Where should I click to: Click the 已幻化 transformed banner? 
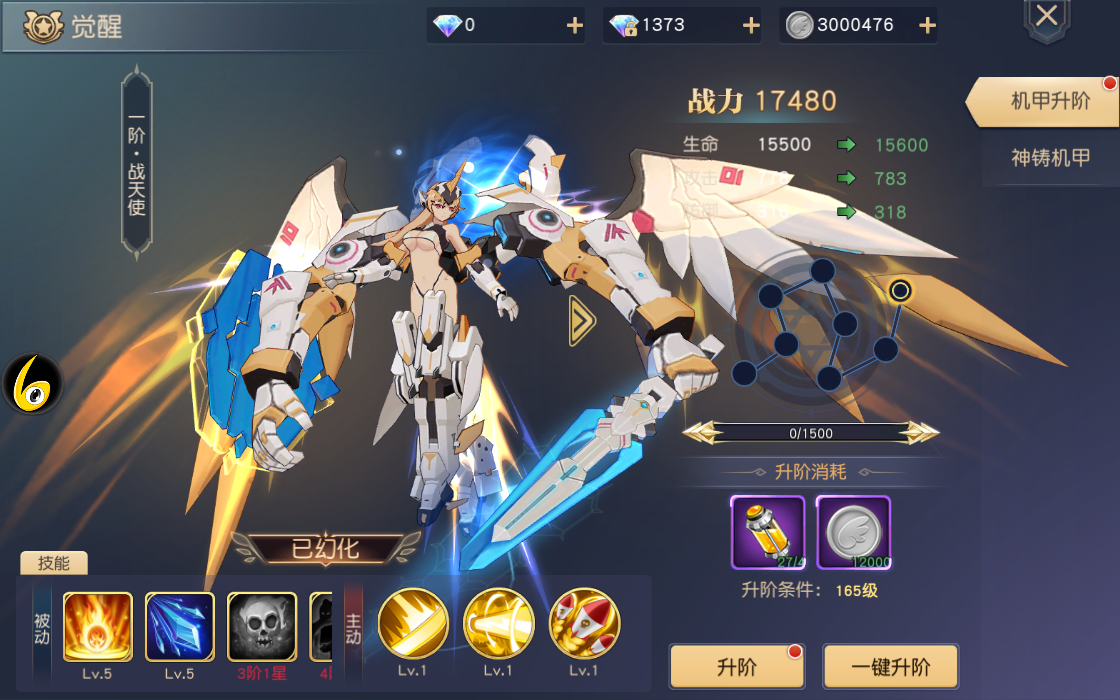click(325, 548)
